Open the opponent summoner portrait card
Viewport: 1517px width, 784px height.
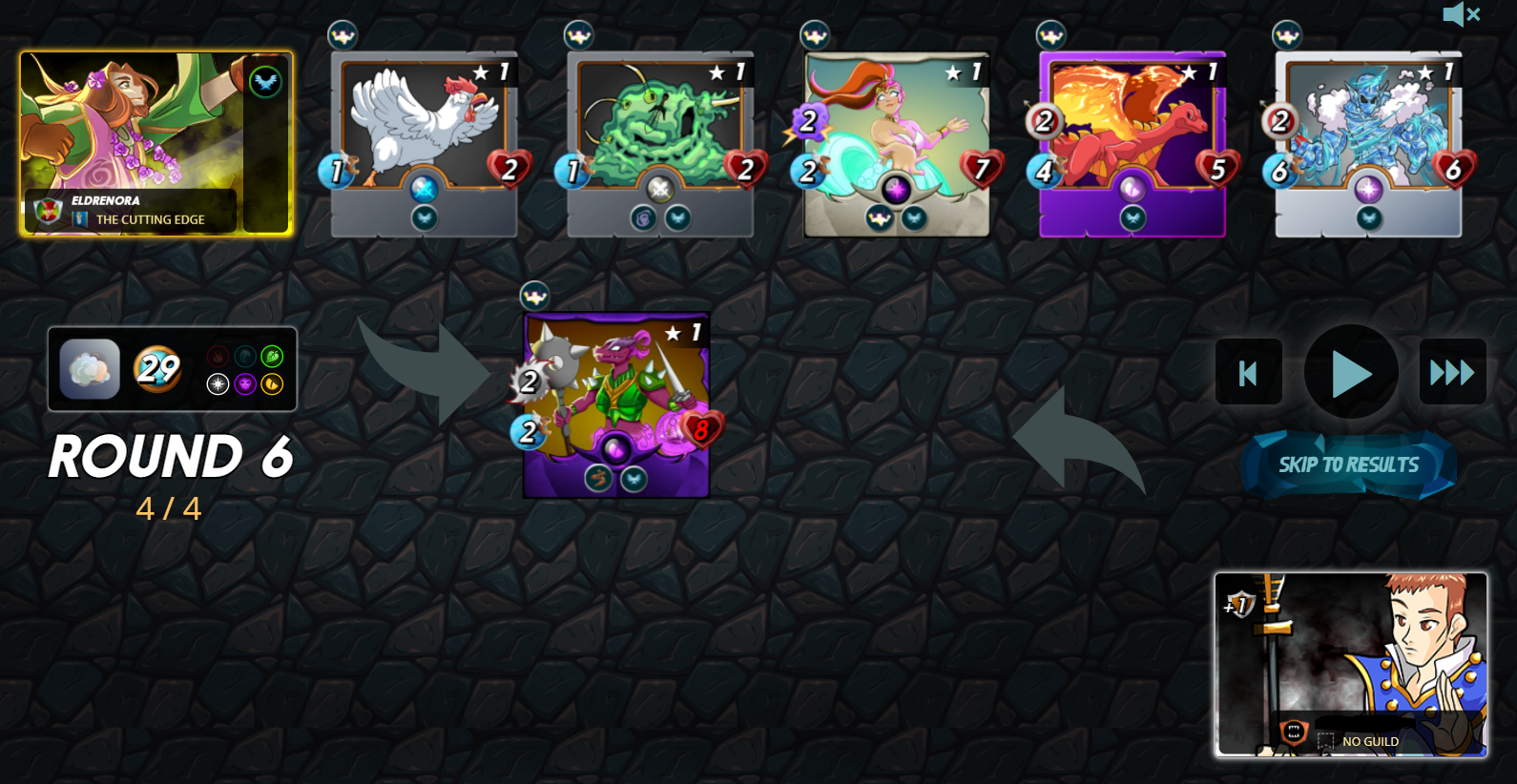click(1350, 664)
